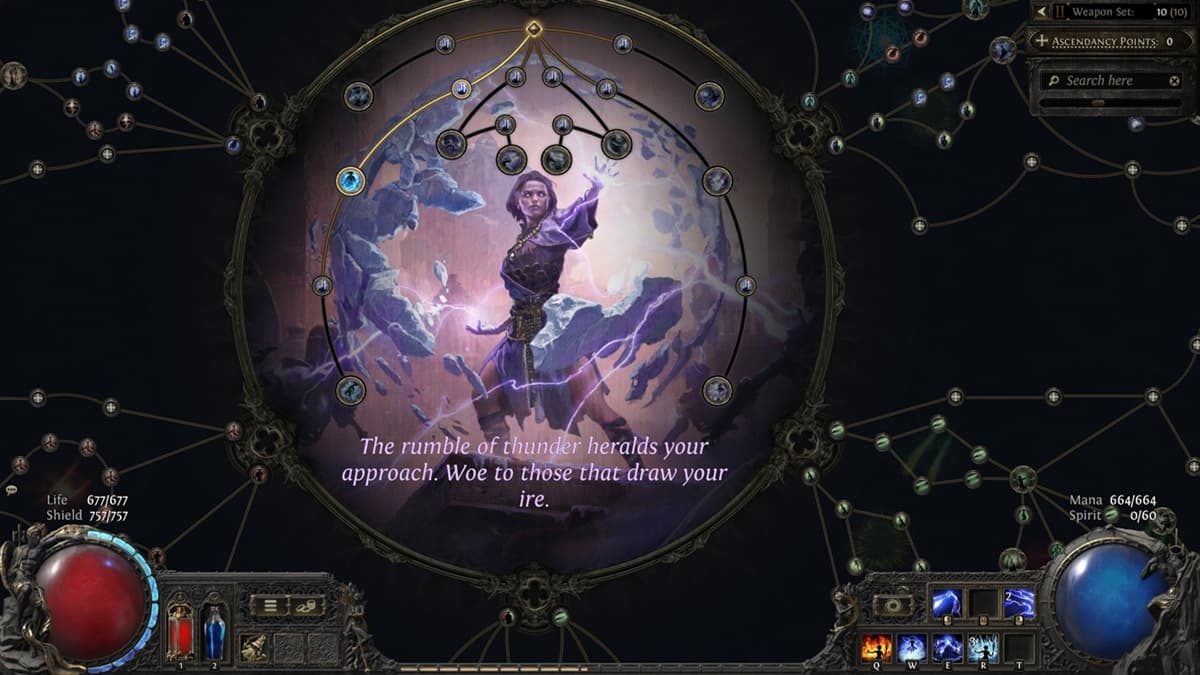This screenshot has height=675, width=1200.
Task: Open the three-line menu button
Action: tap(268, 604)
